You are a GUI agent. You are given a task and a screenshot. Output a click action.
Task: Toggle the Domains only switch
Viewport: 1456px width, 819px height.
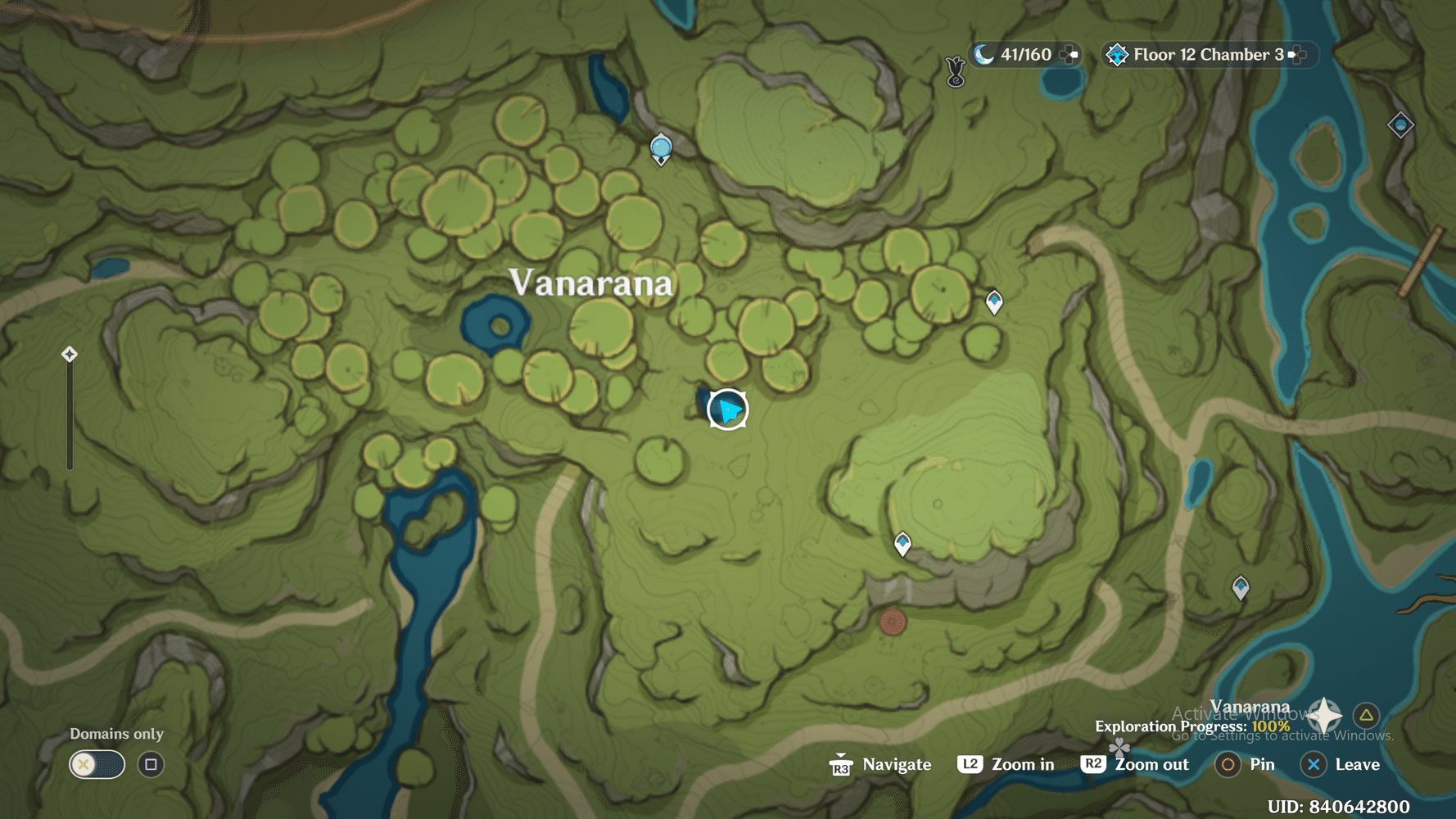(x=97, y=764)
